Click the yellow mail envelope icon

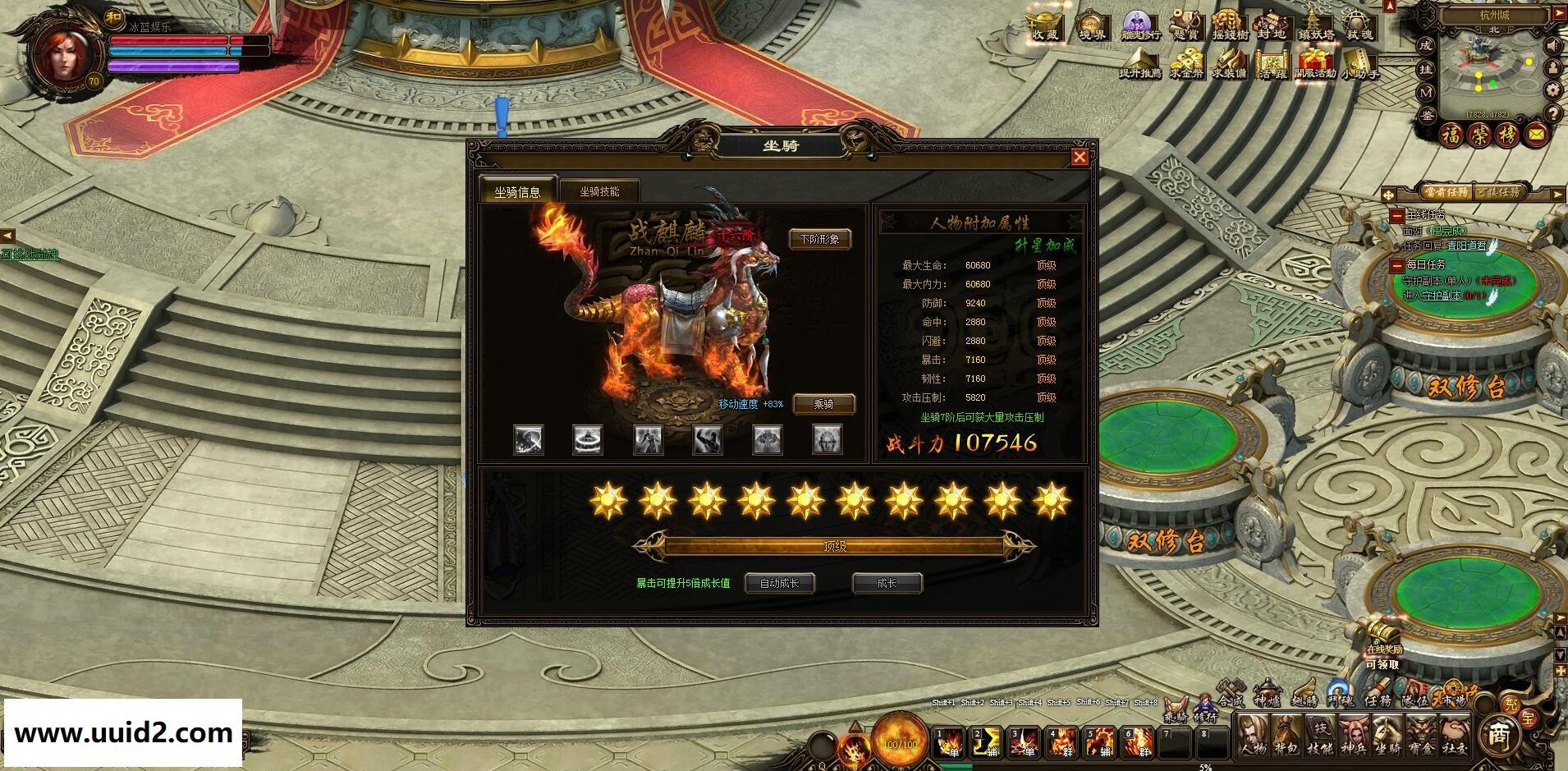(x=1537, y=135)
